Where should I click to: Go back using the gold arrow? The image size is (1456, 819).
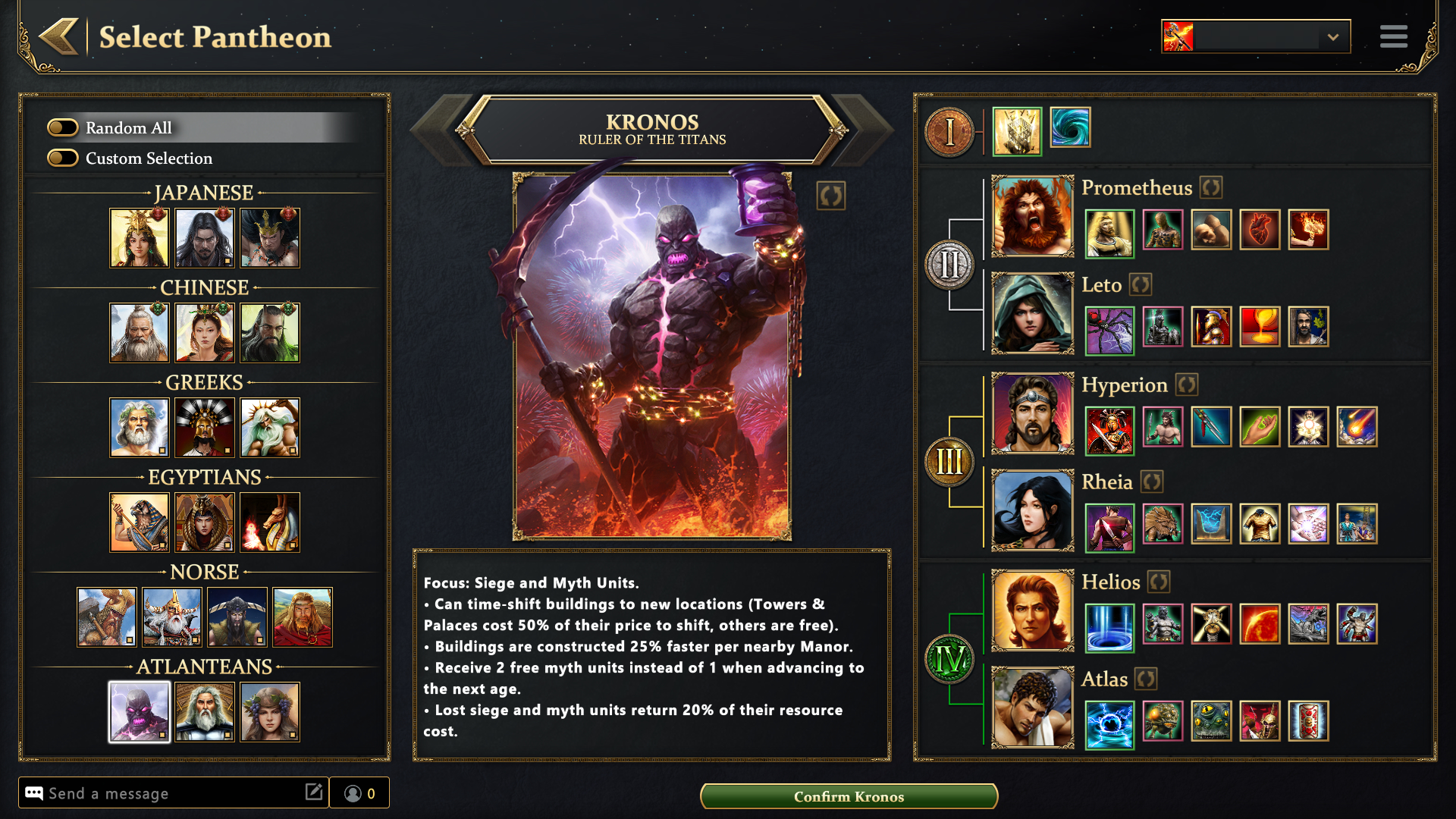coord(59,36)
